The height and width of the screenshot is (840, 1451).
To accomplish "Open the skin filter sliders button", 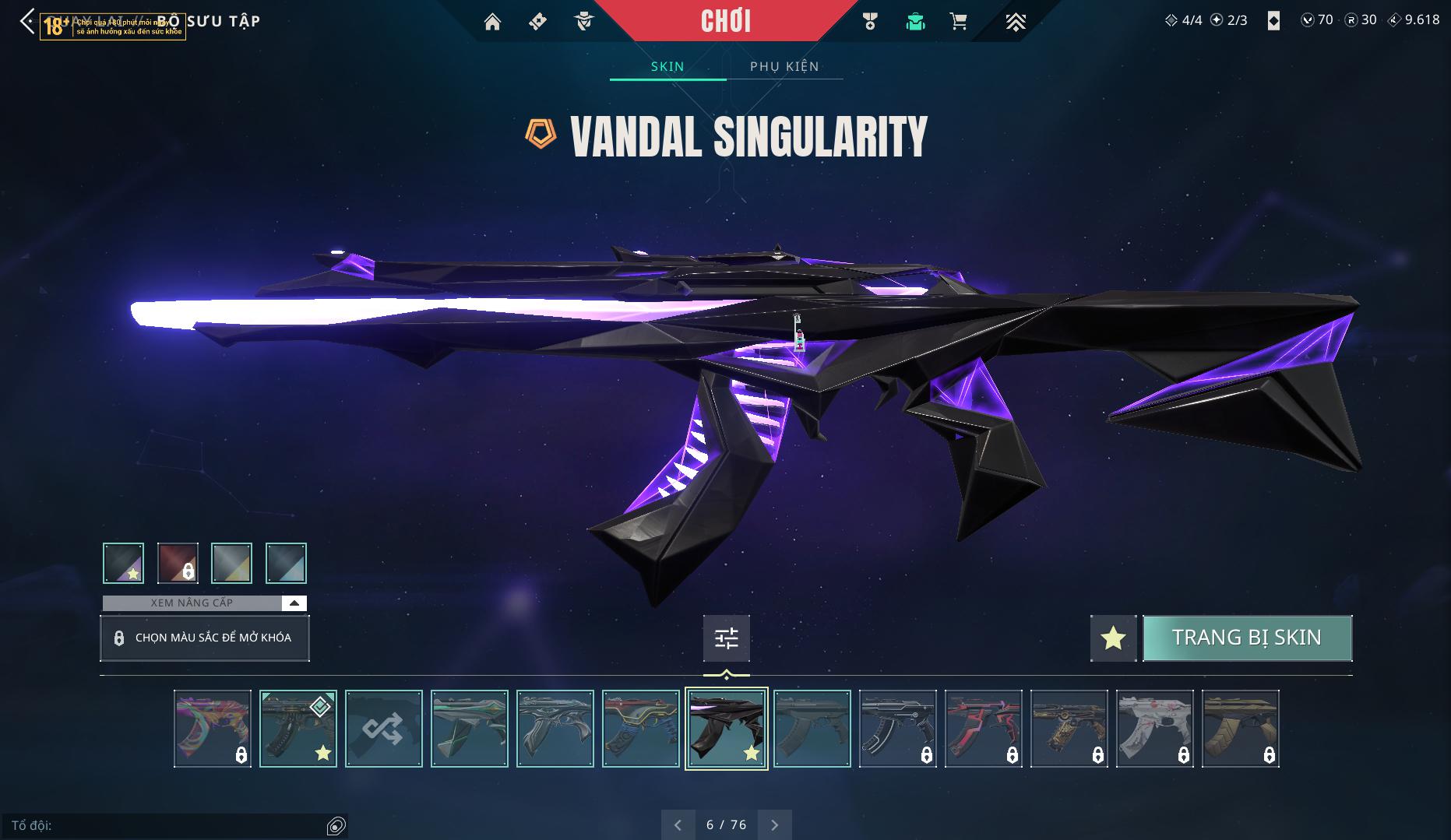I will point(726,638).
